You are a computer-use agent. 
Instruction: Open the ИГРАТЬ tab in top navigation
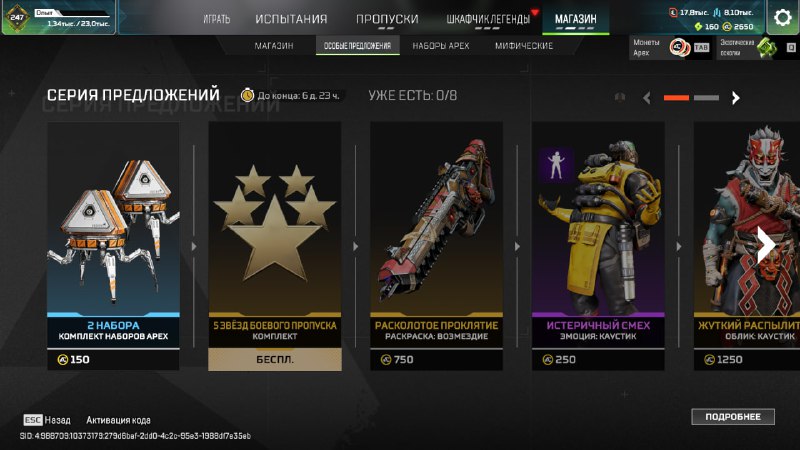[216, 19]
